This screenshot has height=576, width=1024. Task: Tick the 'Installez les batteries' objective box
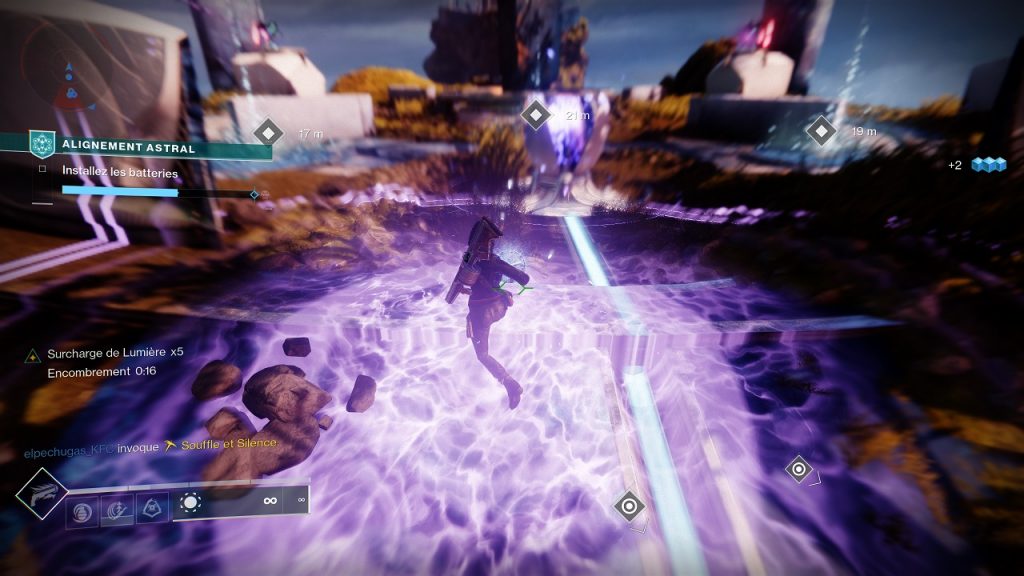pos(42,170)
